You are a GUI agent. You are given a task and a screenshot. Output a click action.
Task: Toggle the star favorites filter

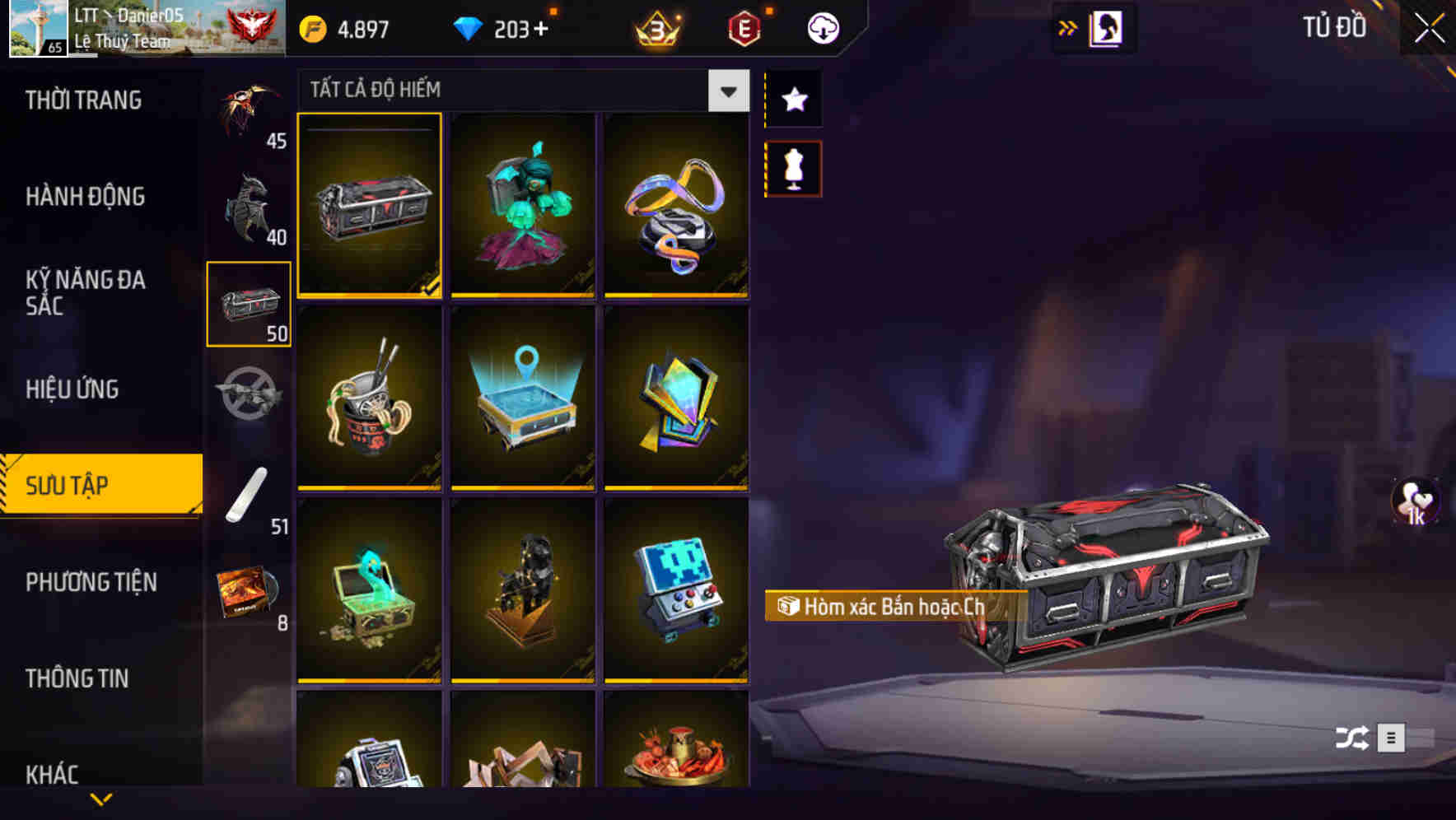click(793, 100)
